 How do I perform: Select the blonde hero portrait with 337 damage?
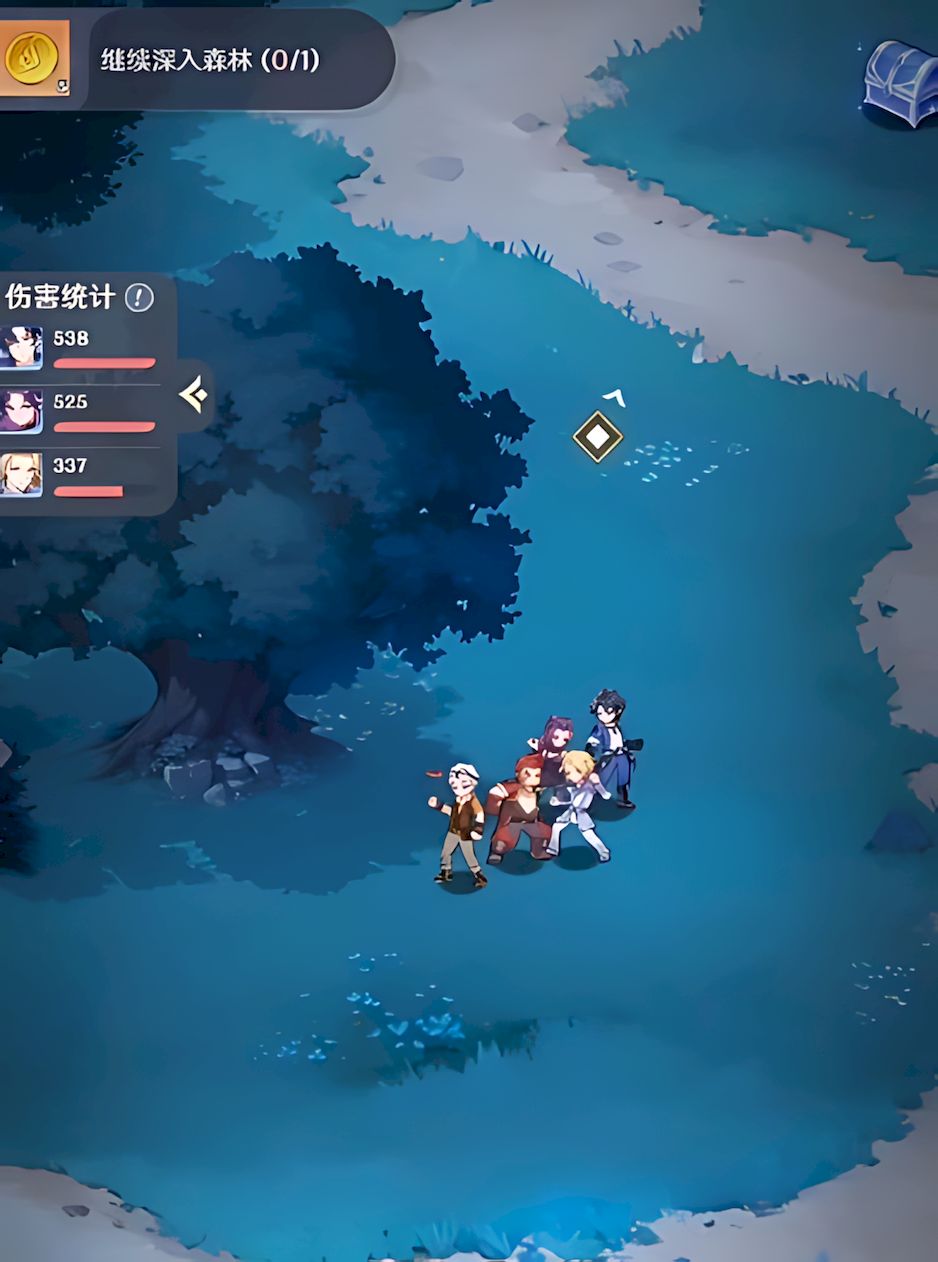pos(21,474)
